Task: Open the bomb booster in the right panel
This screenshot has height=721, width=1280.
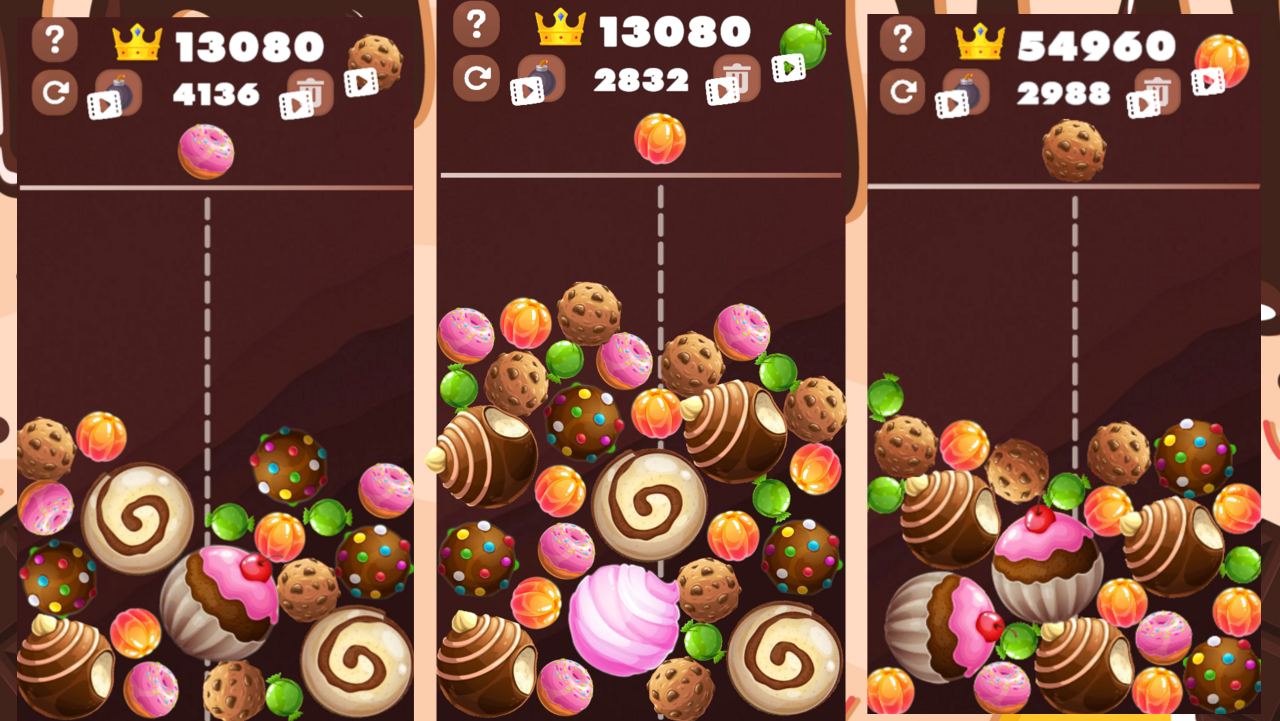Action: 965,89
